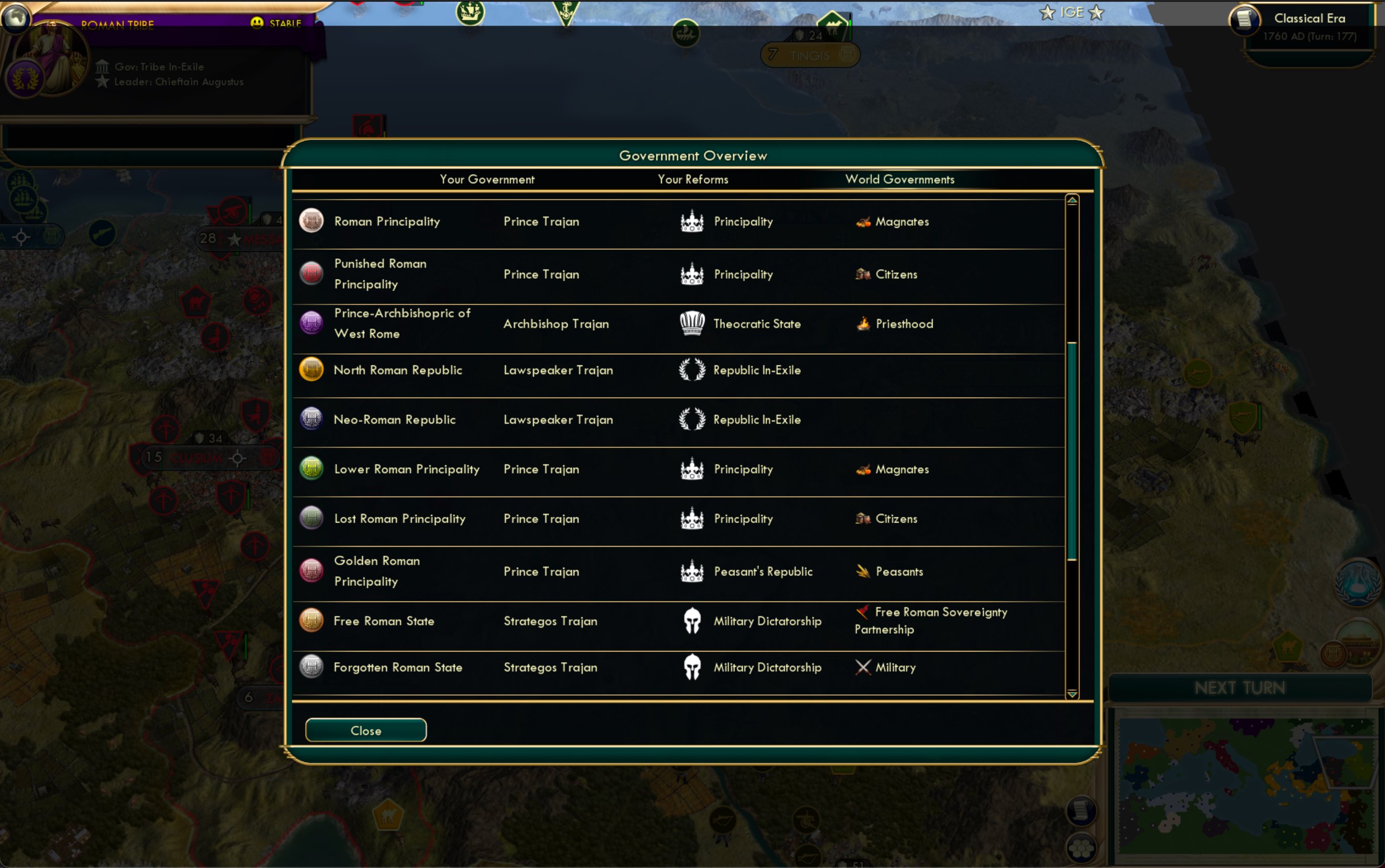1385x868 pixels.
Task: Click the Republic In-Exile laurel wreath icon
Action: pos(692,370)
